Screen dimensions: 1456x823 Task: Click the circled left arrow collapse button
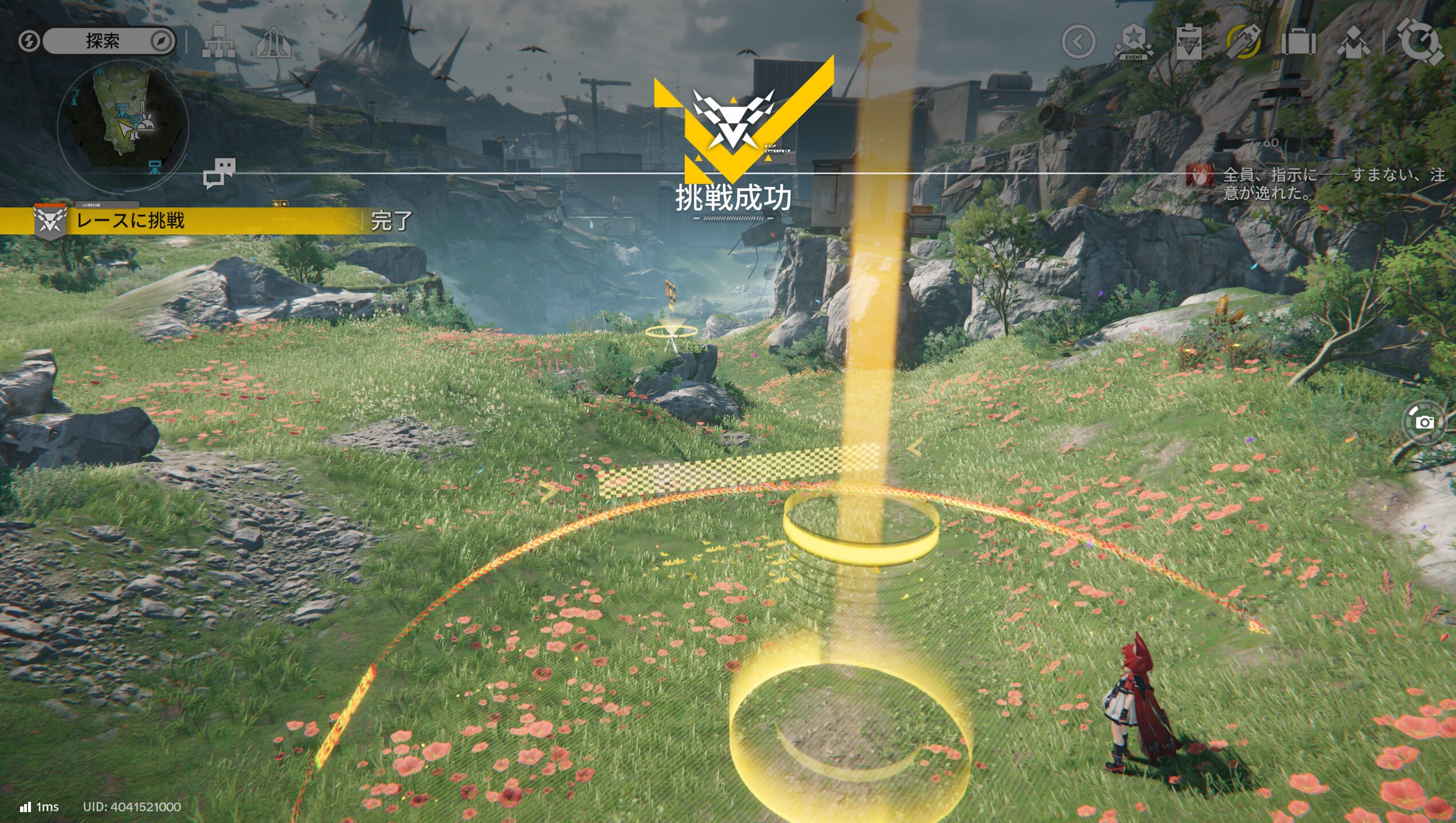coord(1078,42)
